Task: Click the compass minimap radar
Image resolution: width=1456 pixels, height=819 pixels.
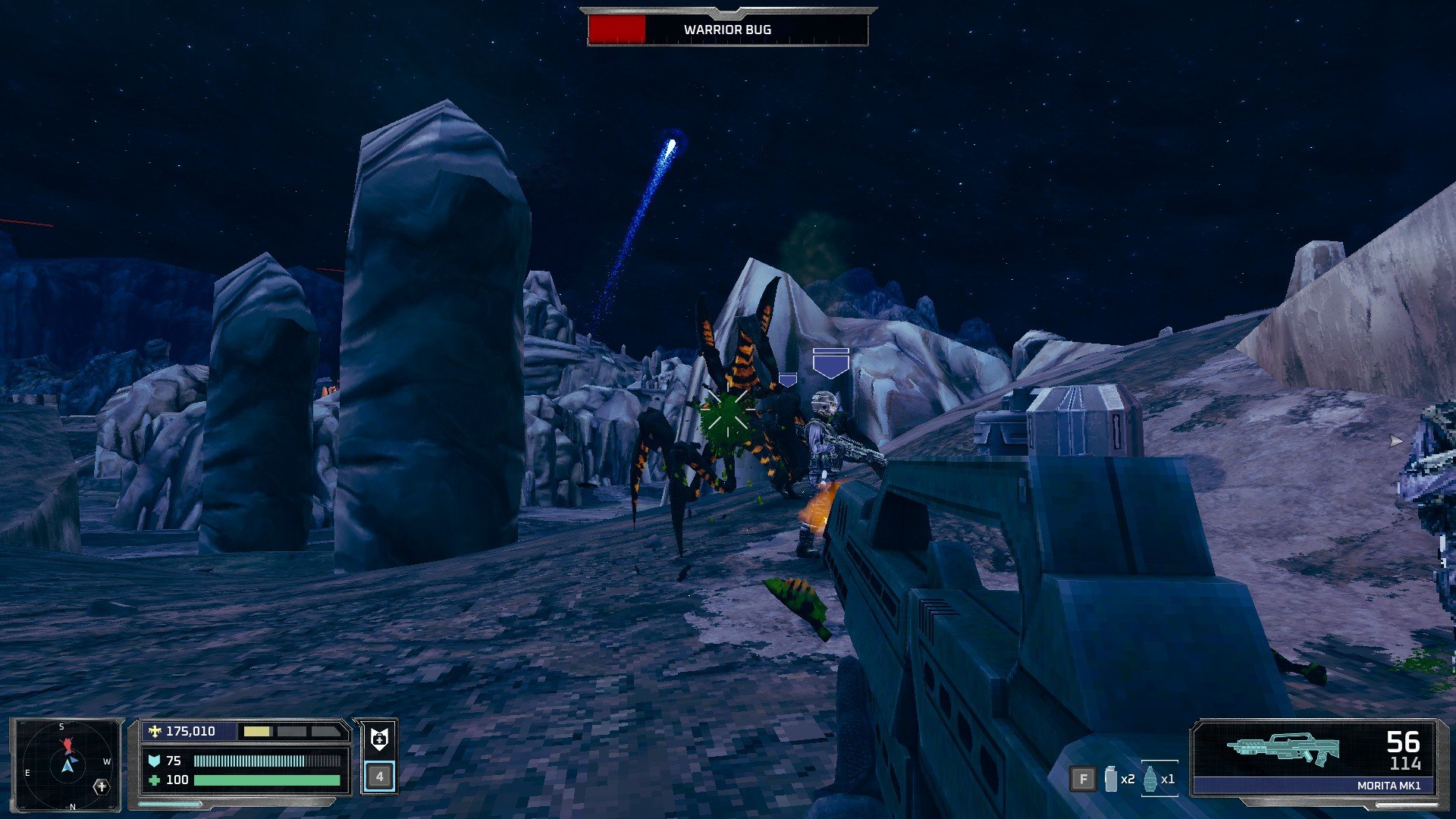Action: pos(67,764)
